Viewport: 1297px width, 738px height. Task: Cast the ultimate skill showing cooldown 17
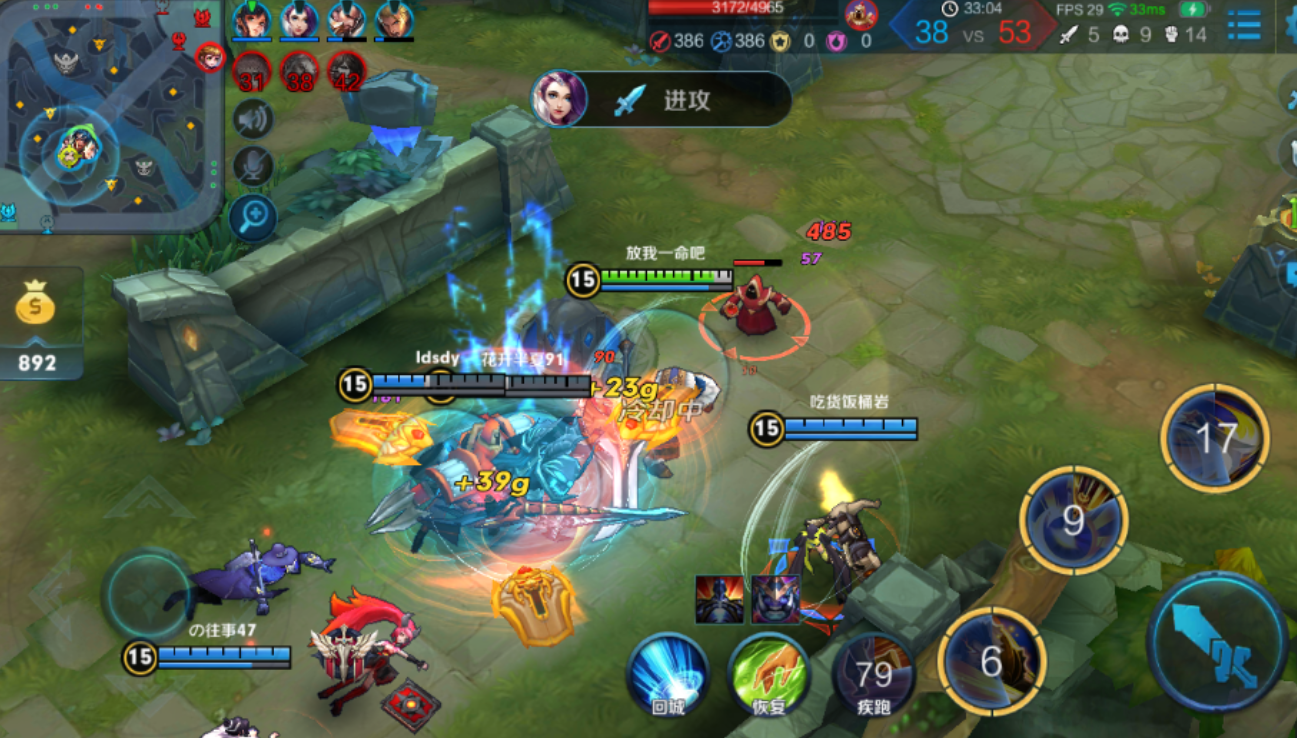[1215, 438]
